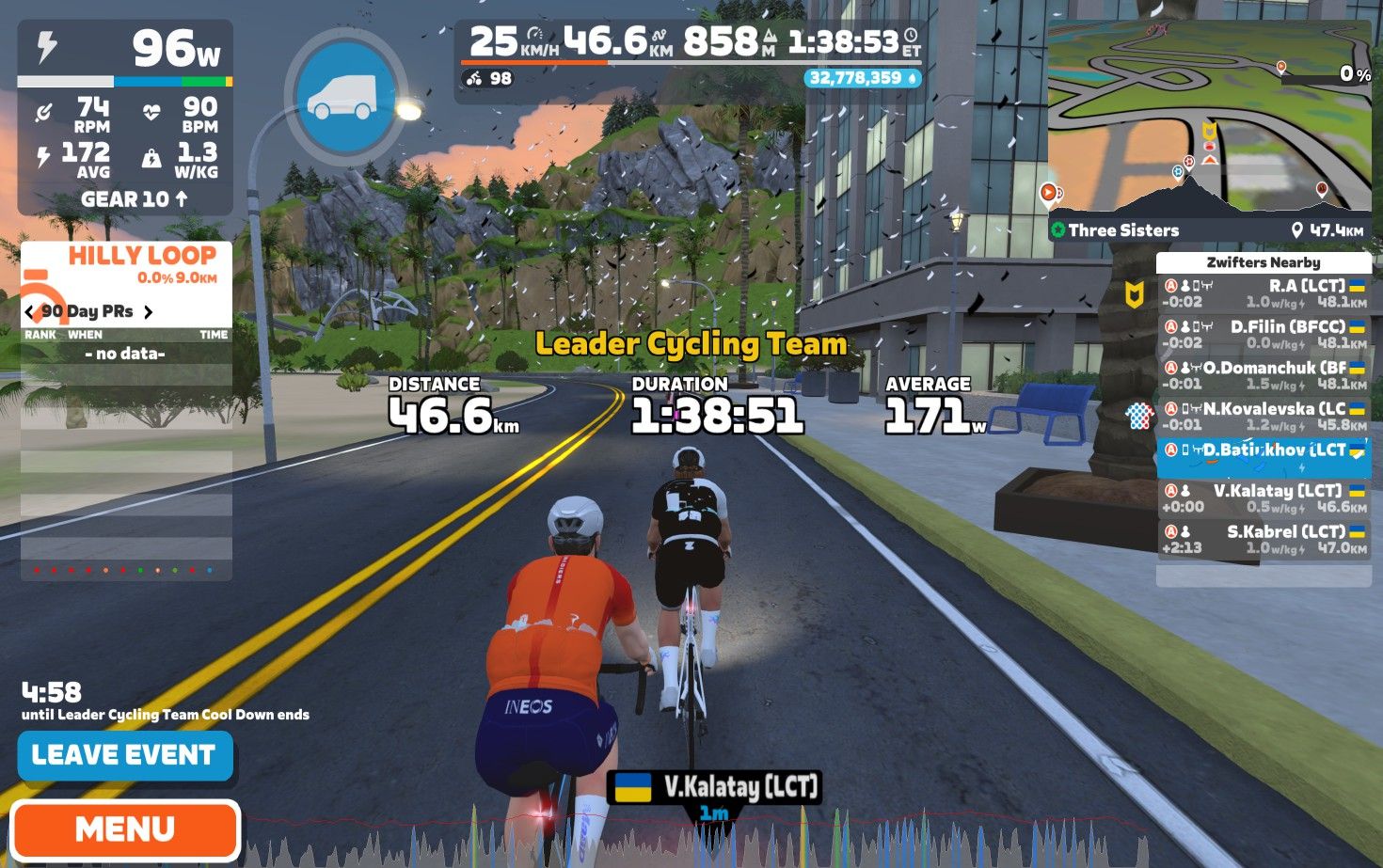Pick N.Kovalevska from Zwifters Nearby
Screen dimensions: 1383x868
pos(1263,417)
